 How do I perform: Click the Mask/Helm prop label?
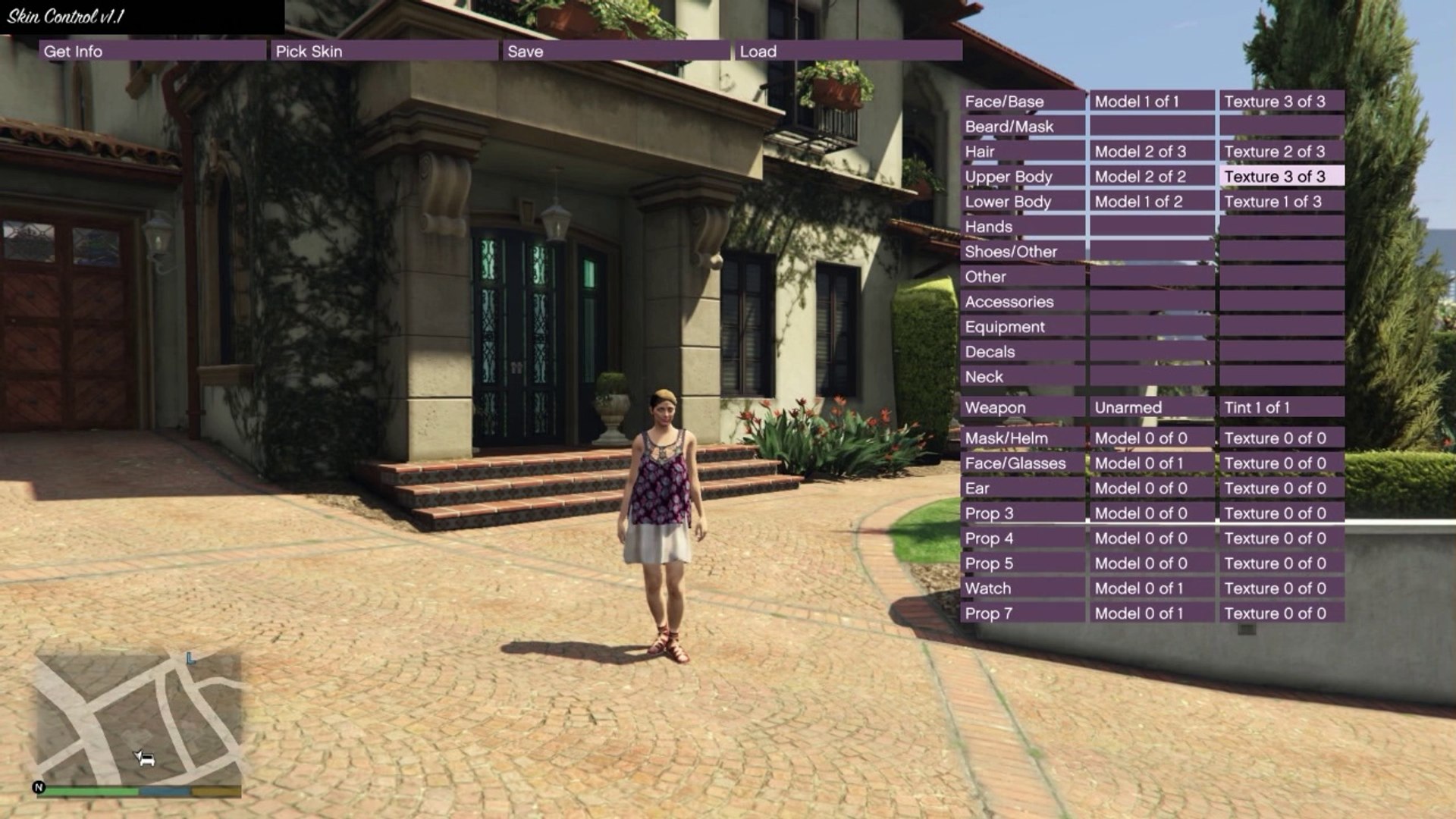tap(1022, 438)
